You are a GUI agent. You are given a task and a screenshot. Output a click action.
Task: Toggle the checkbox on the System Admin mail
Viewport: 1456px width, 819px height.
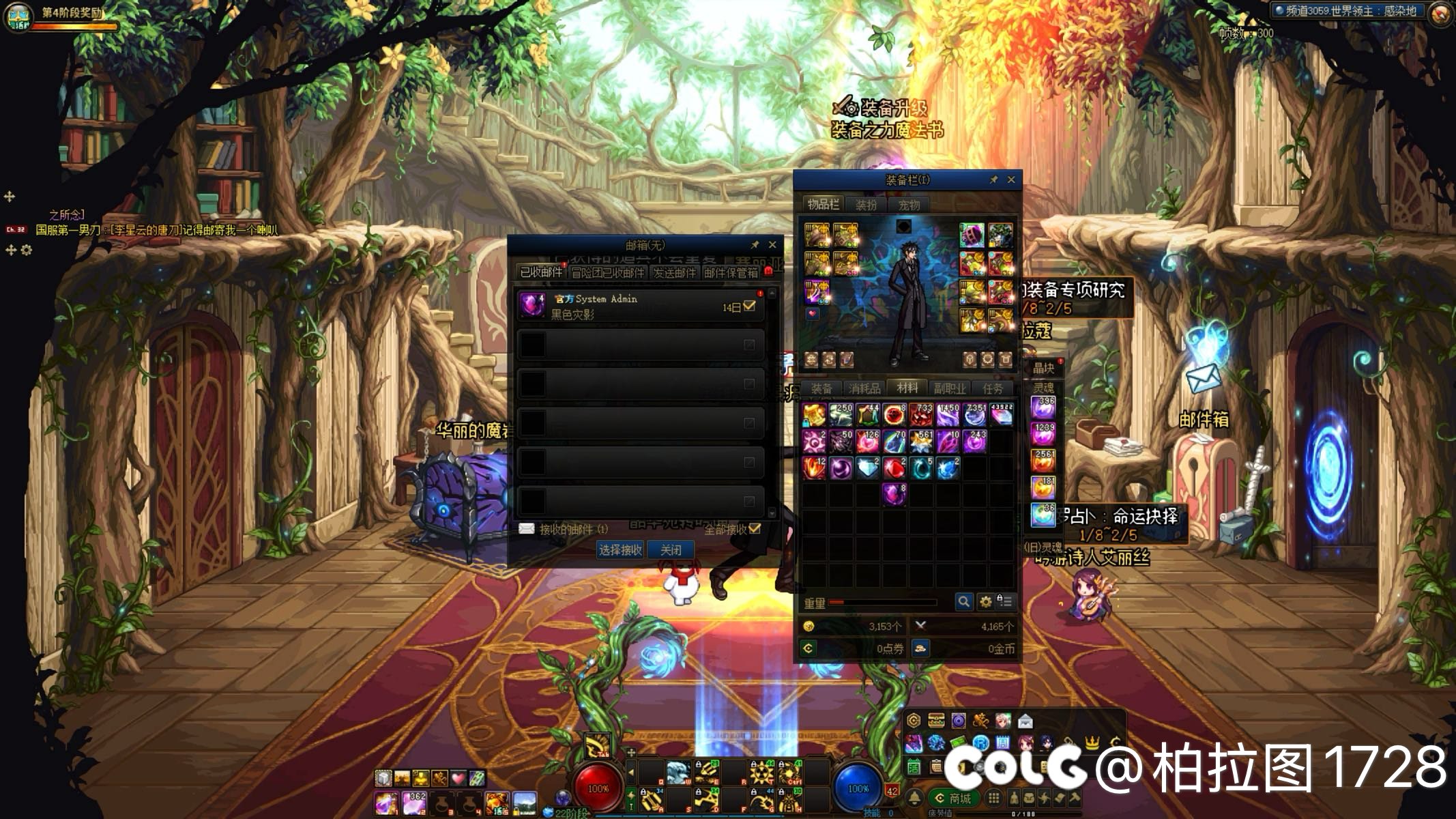coord(749,306)
